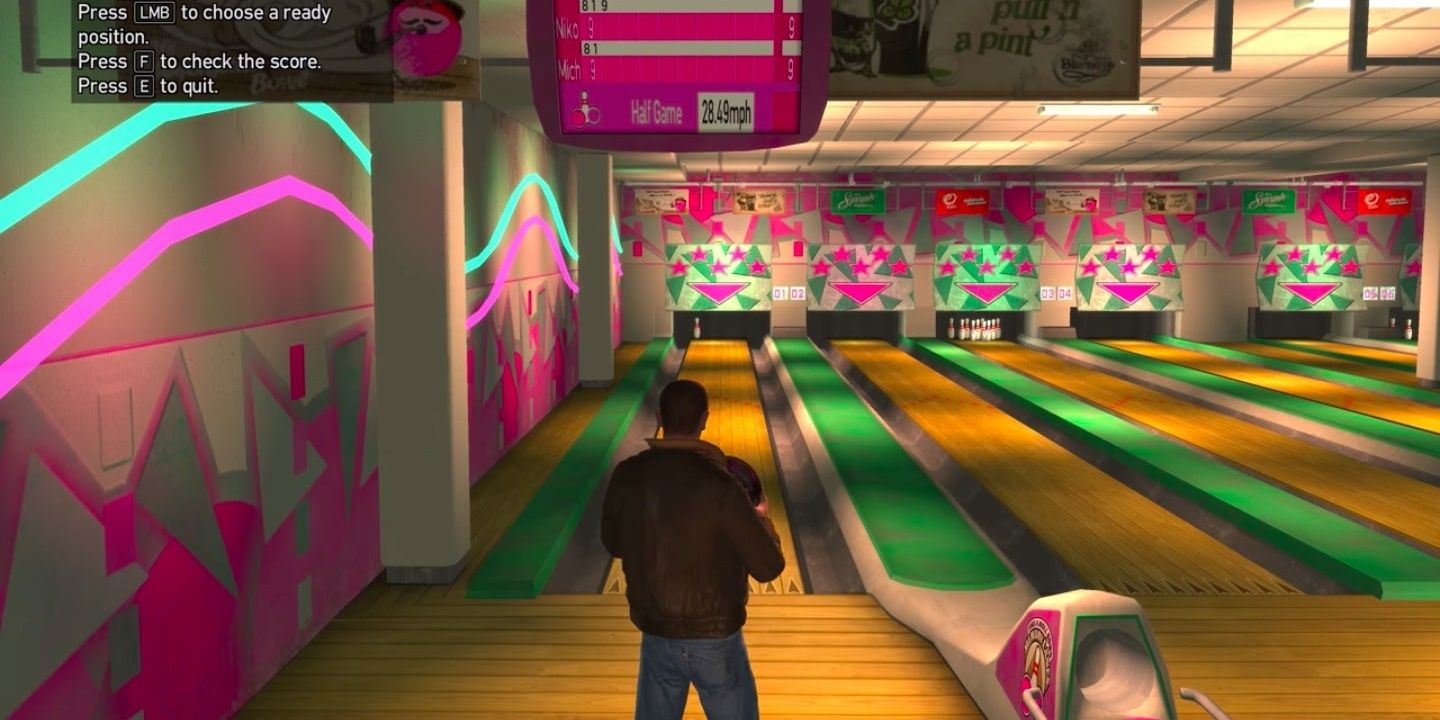Screen dimensions: 1440x720
Task: Click the F key prompt in the instructions
Action: tap(146, 61)
